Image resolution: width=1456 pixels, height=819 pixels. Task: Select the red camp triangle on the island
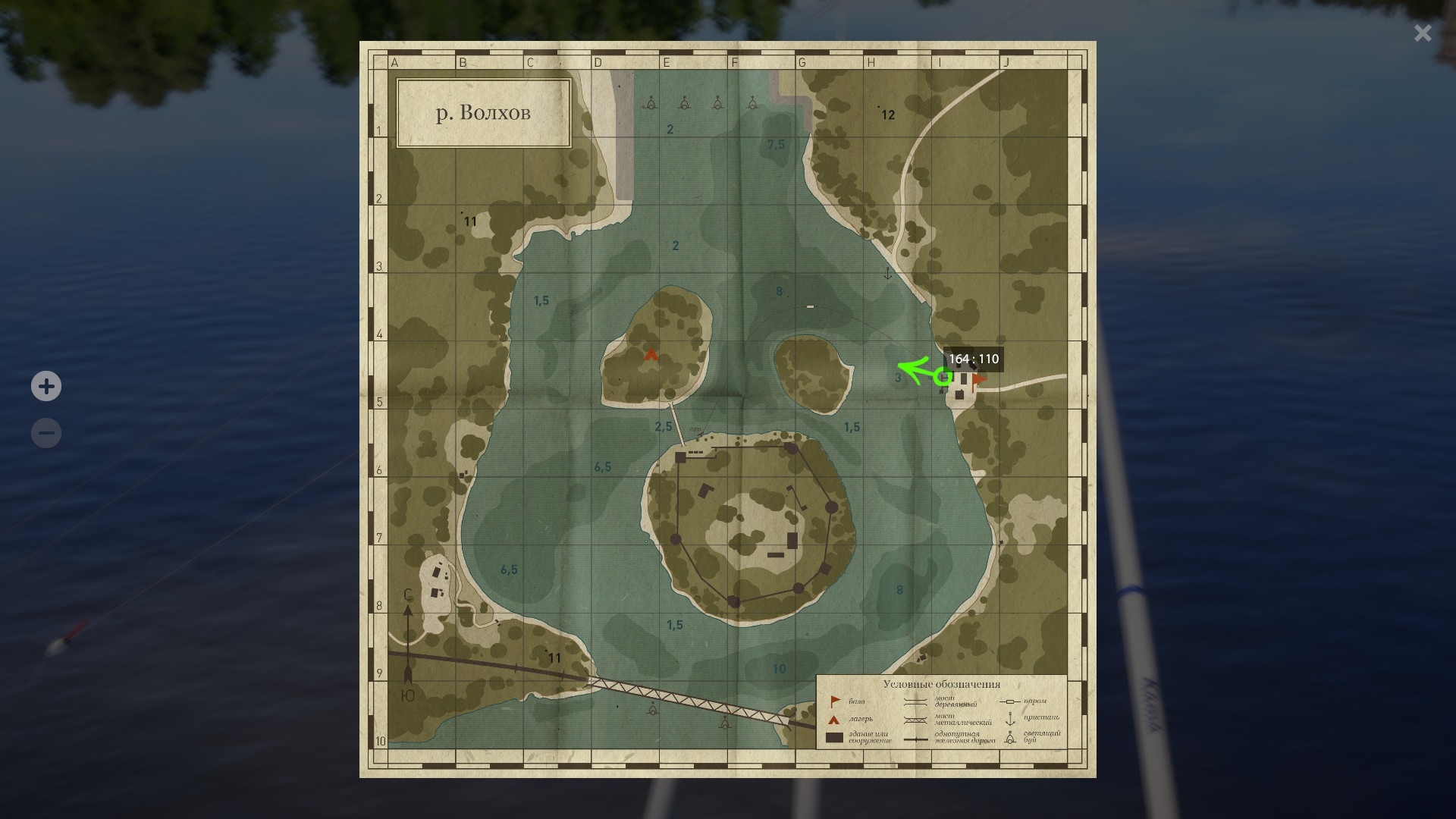pos(651,354)
